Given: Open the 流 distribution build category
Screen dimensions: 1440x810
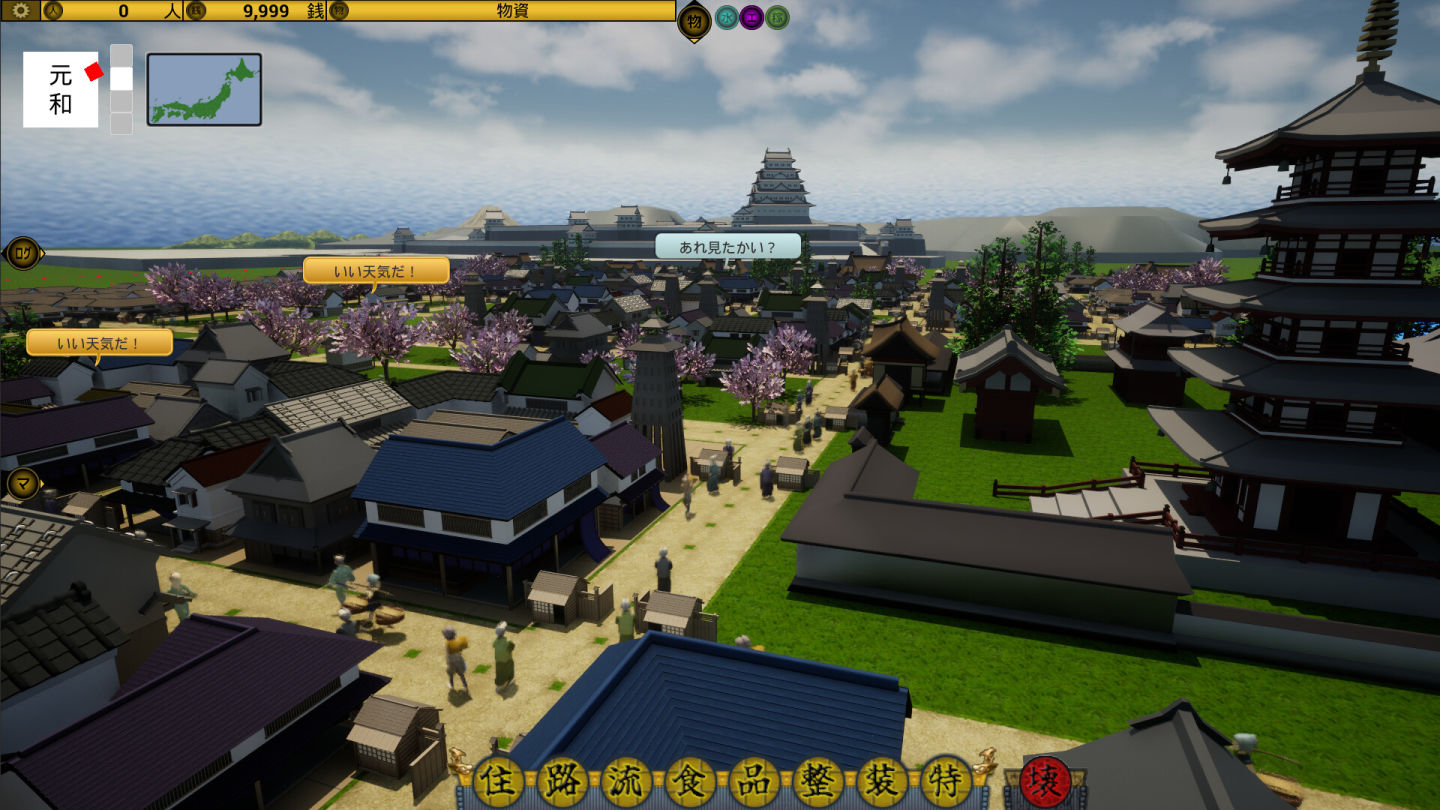Looking at the screenshot, I should click(x=626, y=781).
